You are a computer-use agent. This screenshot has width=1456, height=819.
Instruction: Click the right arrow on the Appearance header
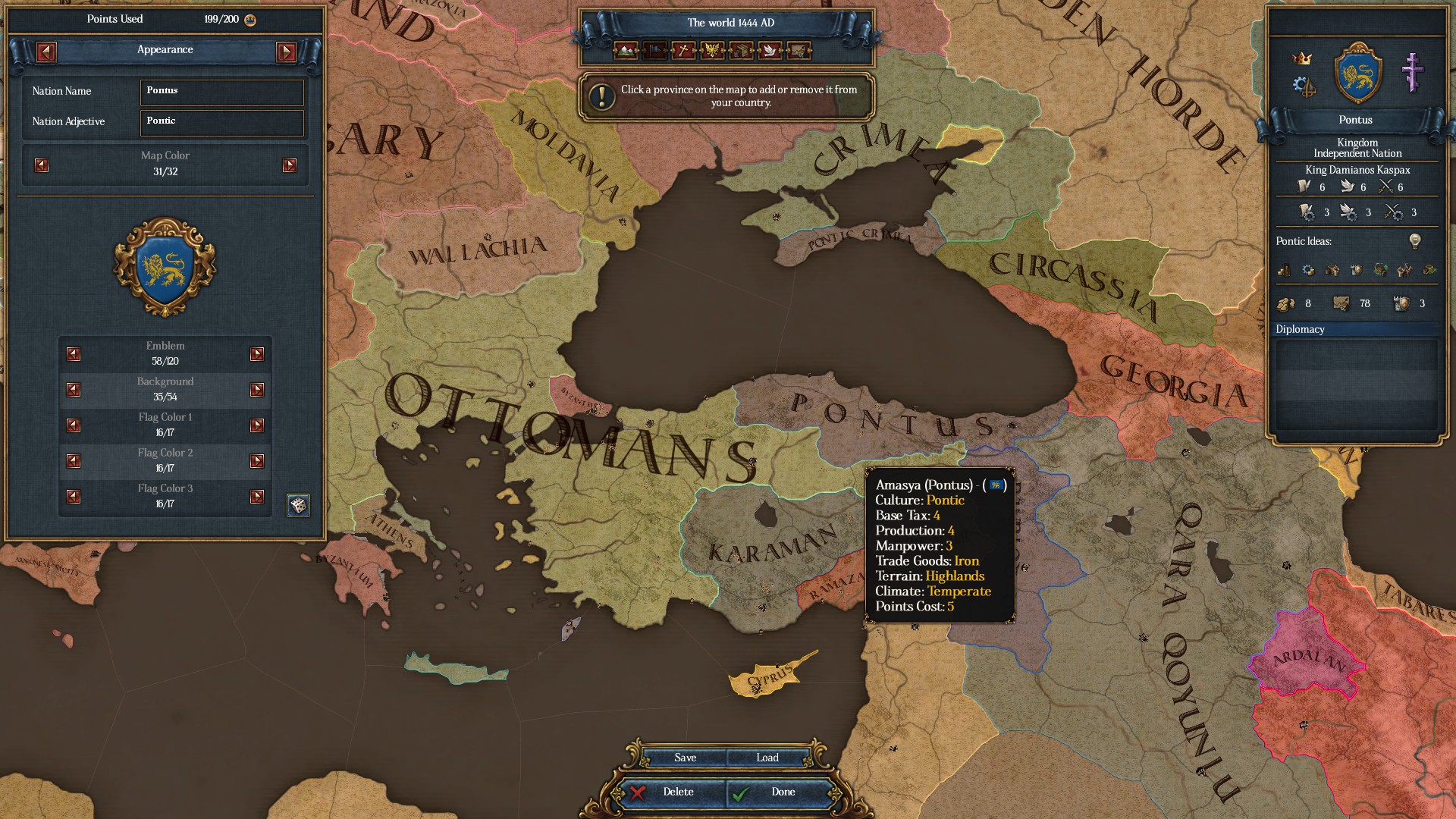(287, 53)
